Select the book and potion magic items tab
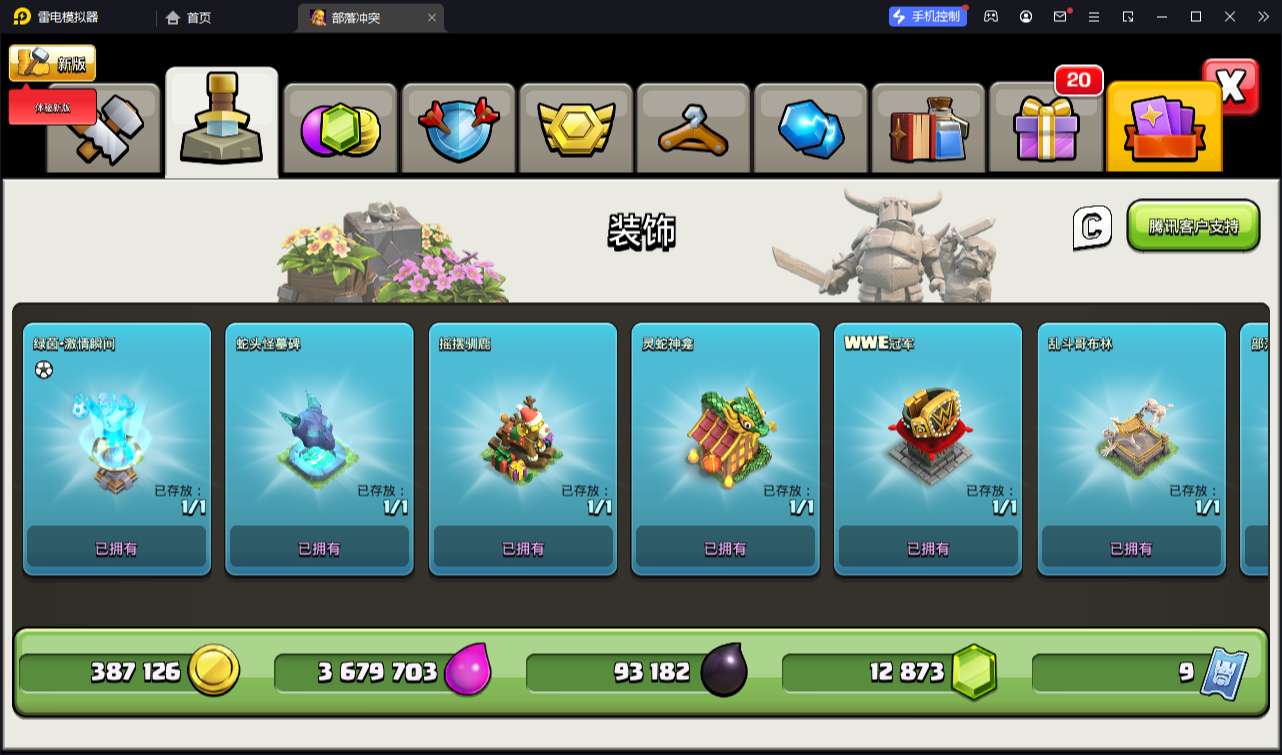Viewport: 1282px width, 755px height. click(928, 130)
